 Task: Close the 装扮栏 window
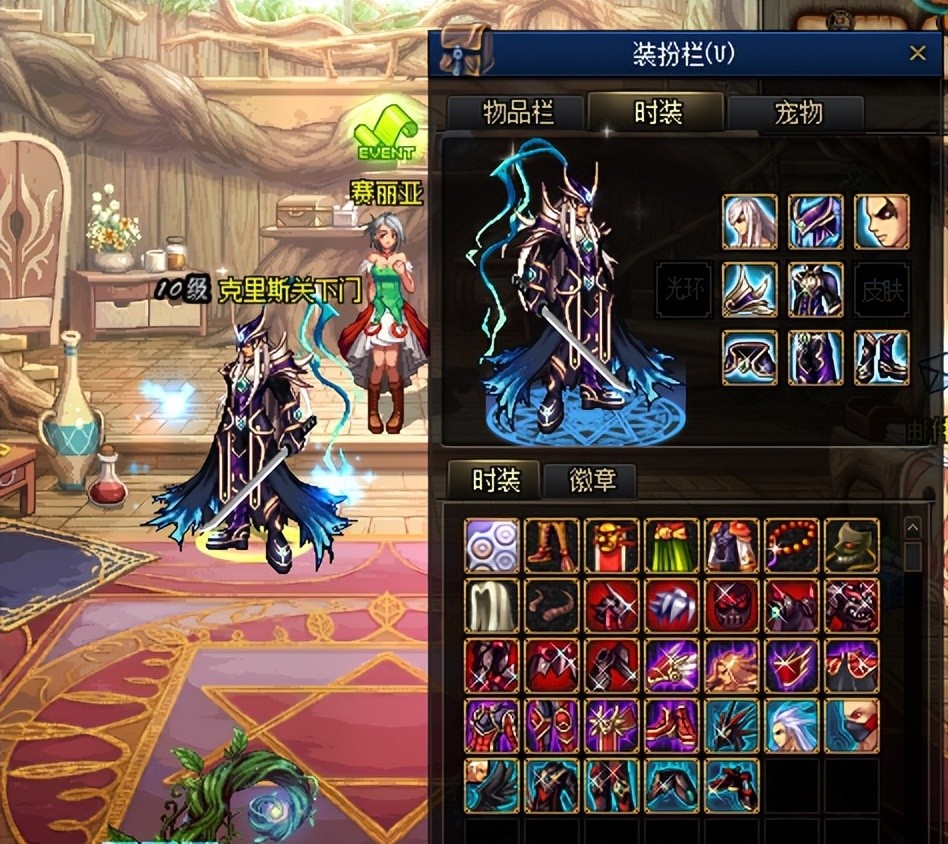tap(917, 54)
